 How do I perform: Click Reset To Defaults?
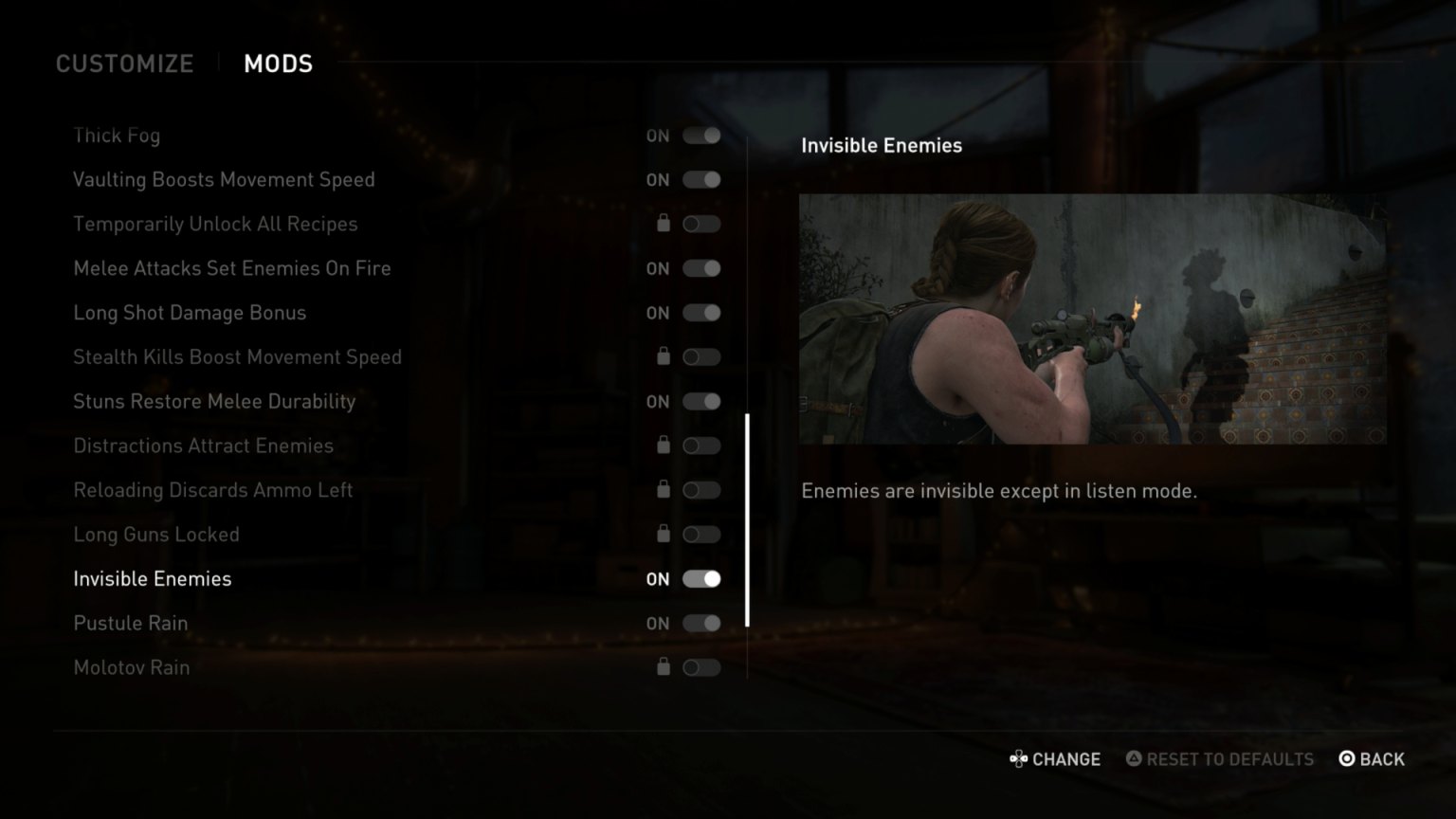tap(1230, 758)
